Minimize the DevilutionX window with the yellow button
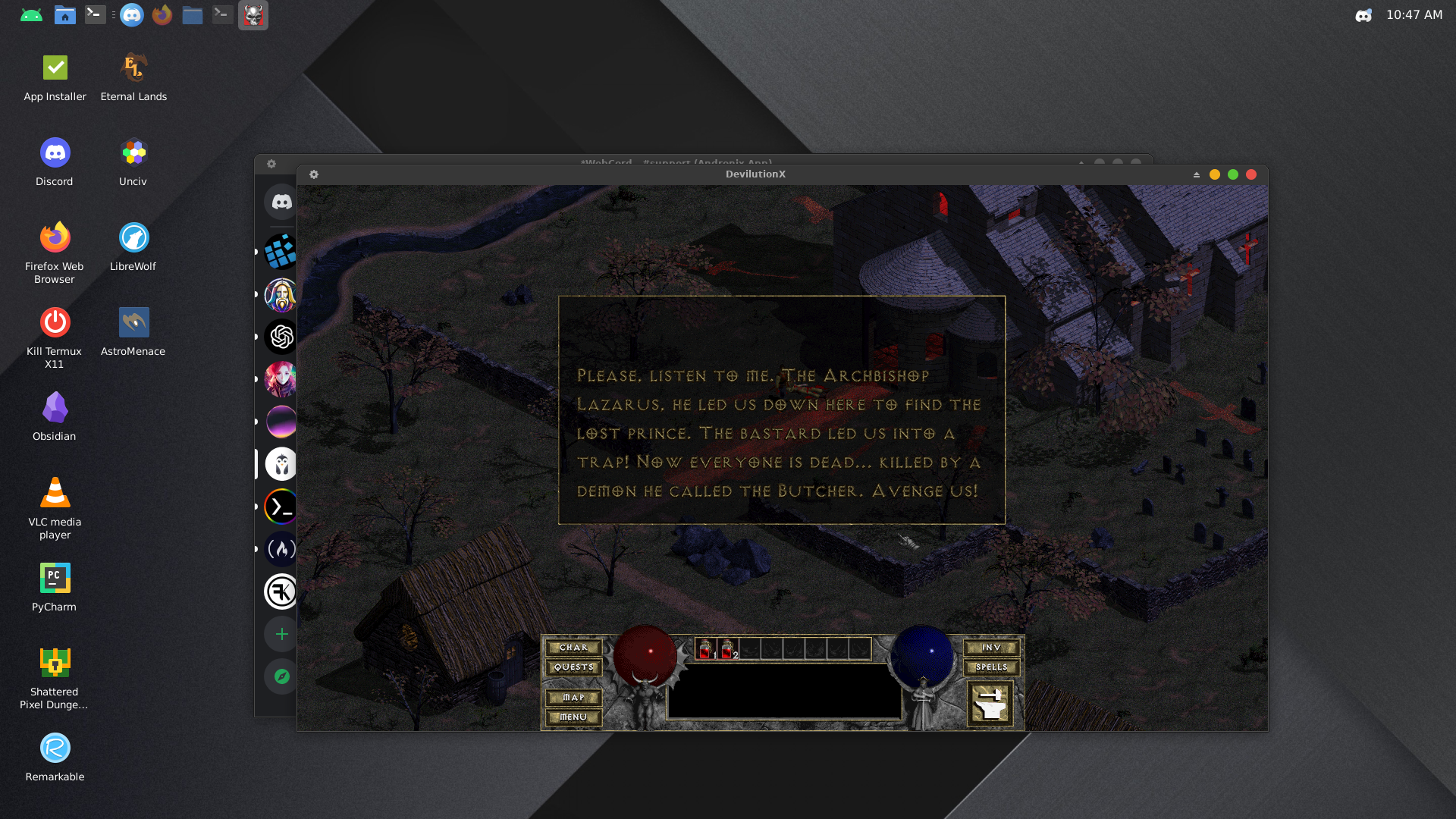1456x819 pixels. [1215, 174]
